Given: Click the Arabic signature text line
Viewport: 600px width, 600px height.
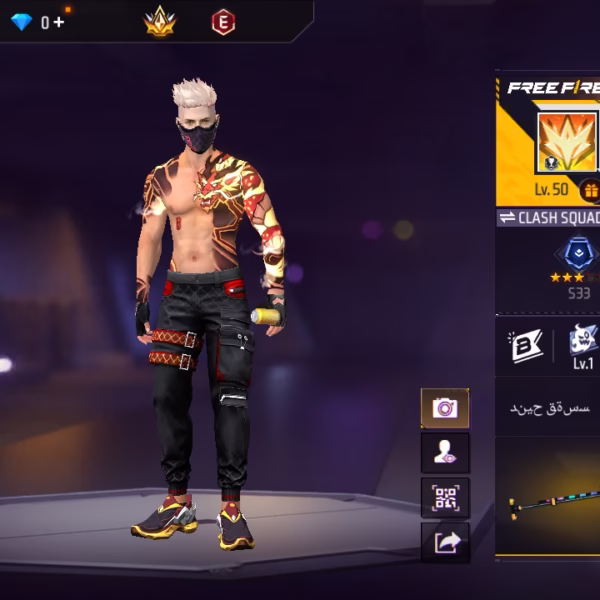Looking at the screenshot, I should click(551, 408).
